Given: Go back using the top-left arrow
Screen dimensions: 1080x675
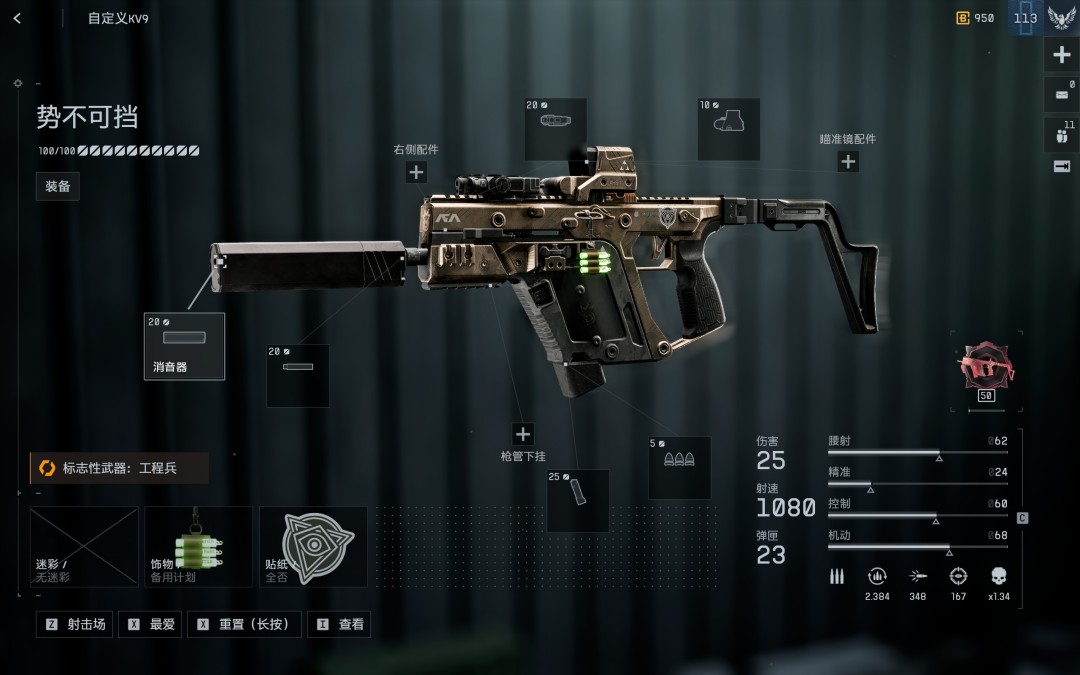Looking at the screenshot, I should pos(17,18).
